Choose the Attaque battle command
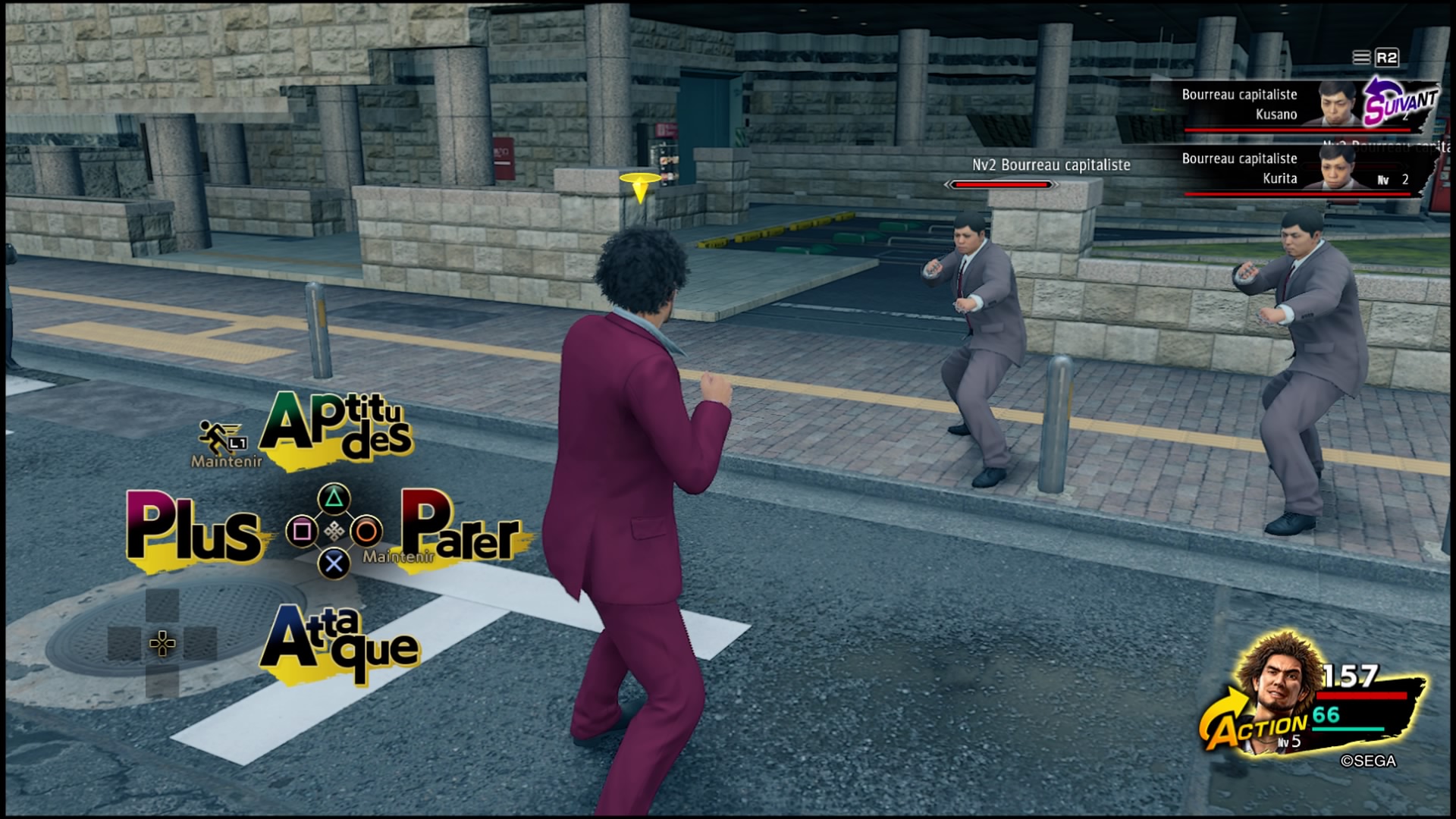Screen dimensions: 1456x819 [x=338, y=645]
